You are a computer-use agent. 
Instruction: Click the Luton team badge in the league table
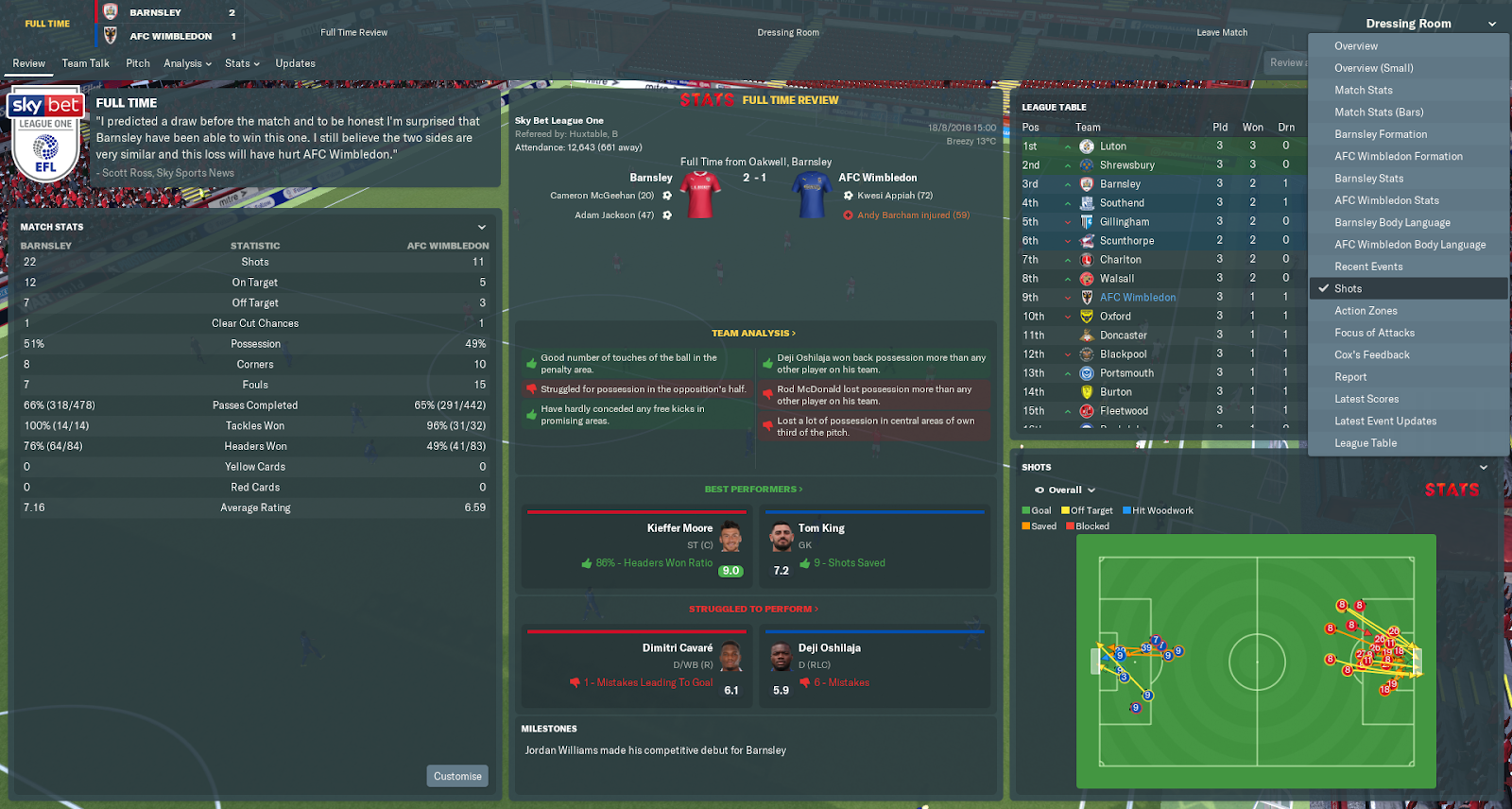click(1085, 146)
